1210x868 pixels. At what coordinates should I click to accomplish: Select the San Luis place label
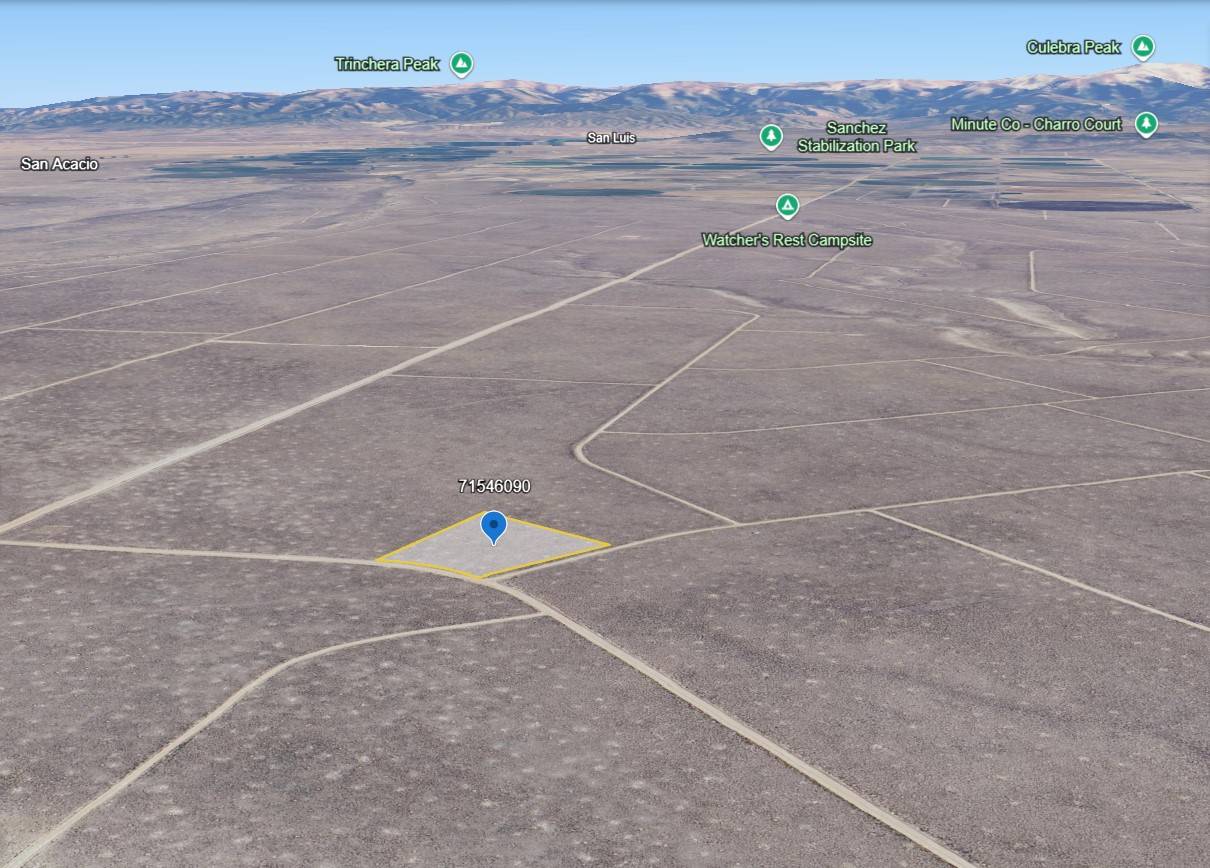[611, 138]
